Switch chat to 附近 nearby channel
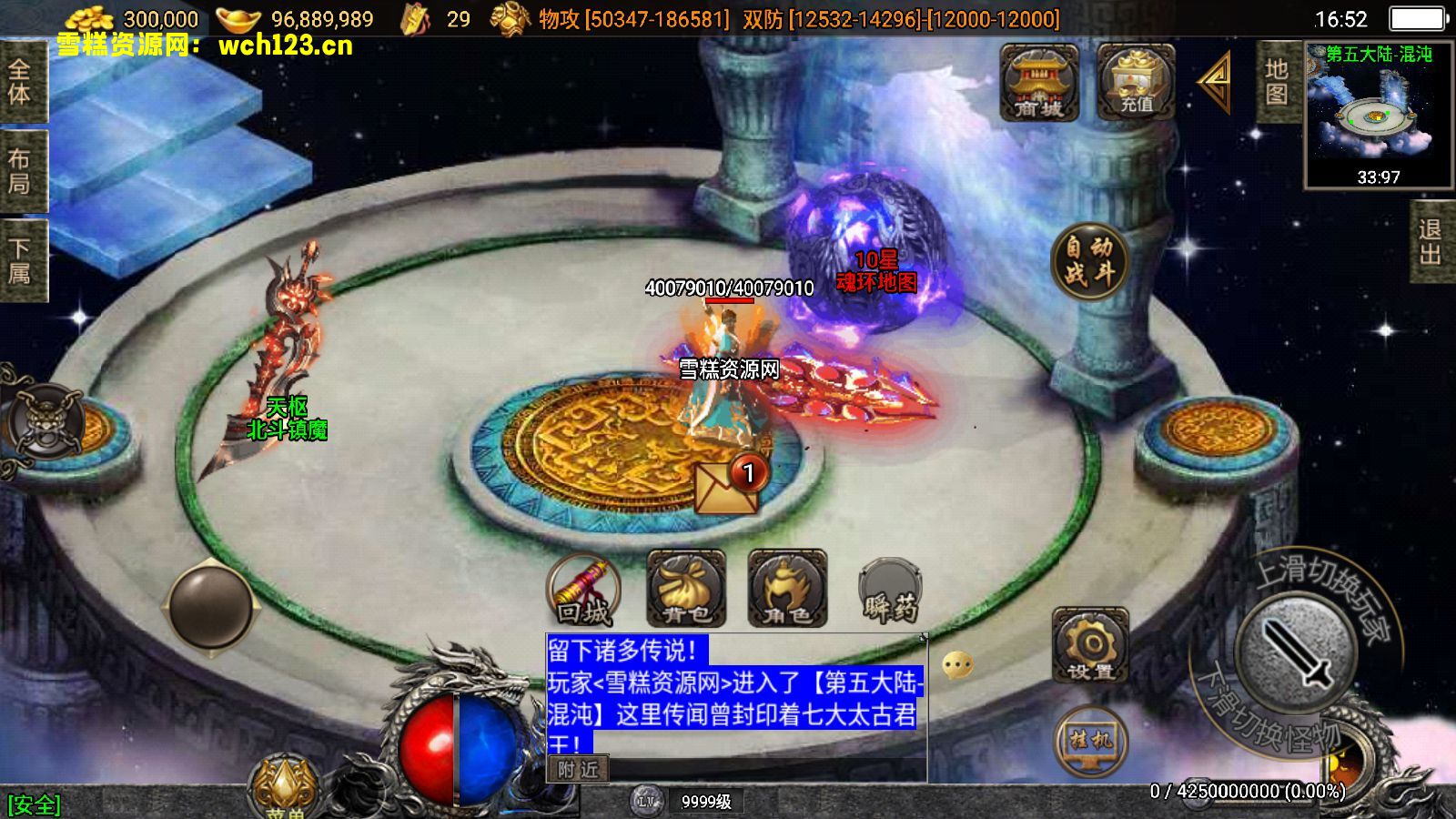 [x=578, y=770]
